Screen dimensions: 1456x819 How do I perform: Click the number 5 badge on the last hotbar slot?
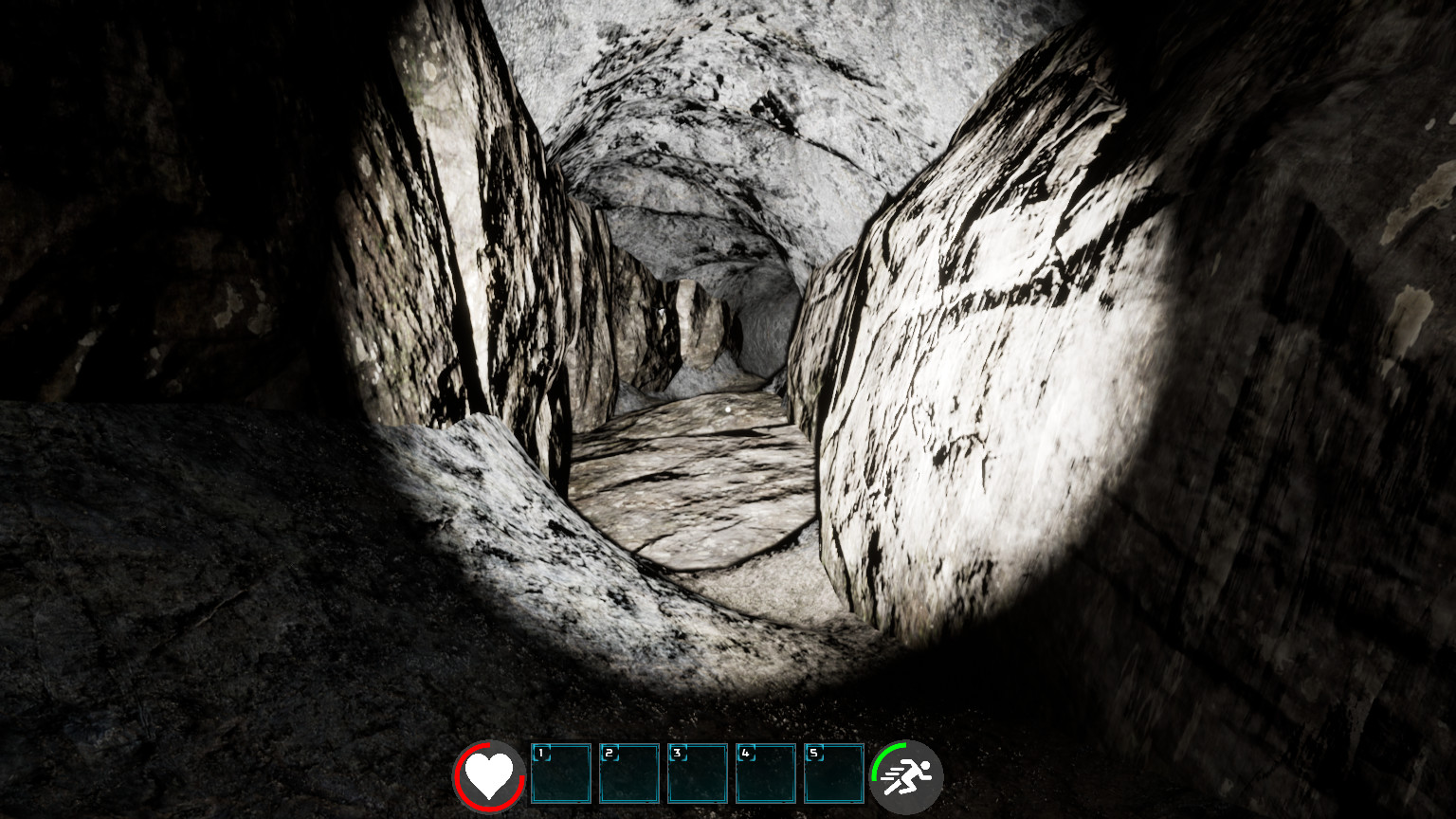pos(813,752)
